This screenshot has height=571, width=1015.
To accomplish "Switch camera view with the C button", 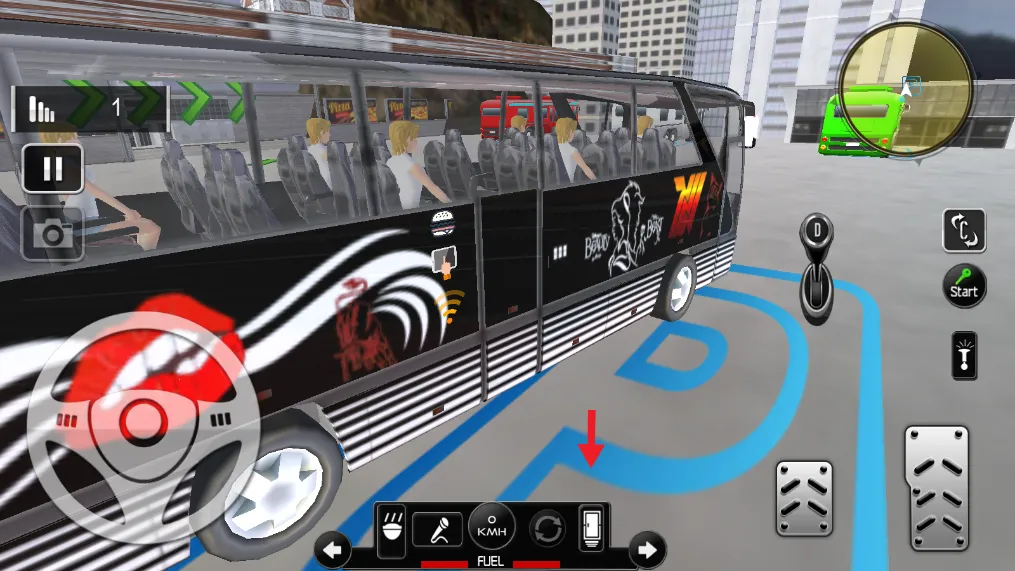I will pyautogui.click(x=964, y=231).
